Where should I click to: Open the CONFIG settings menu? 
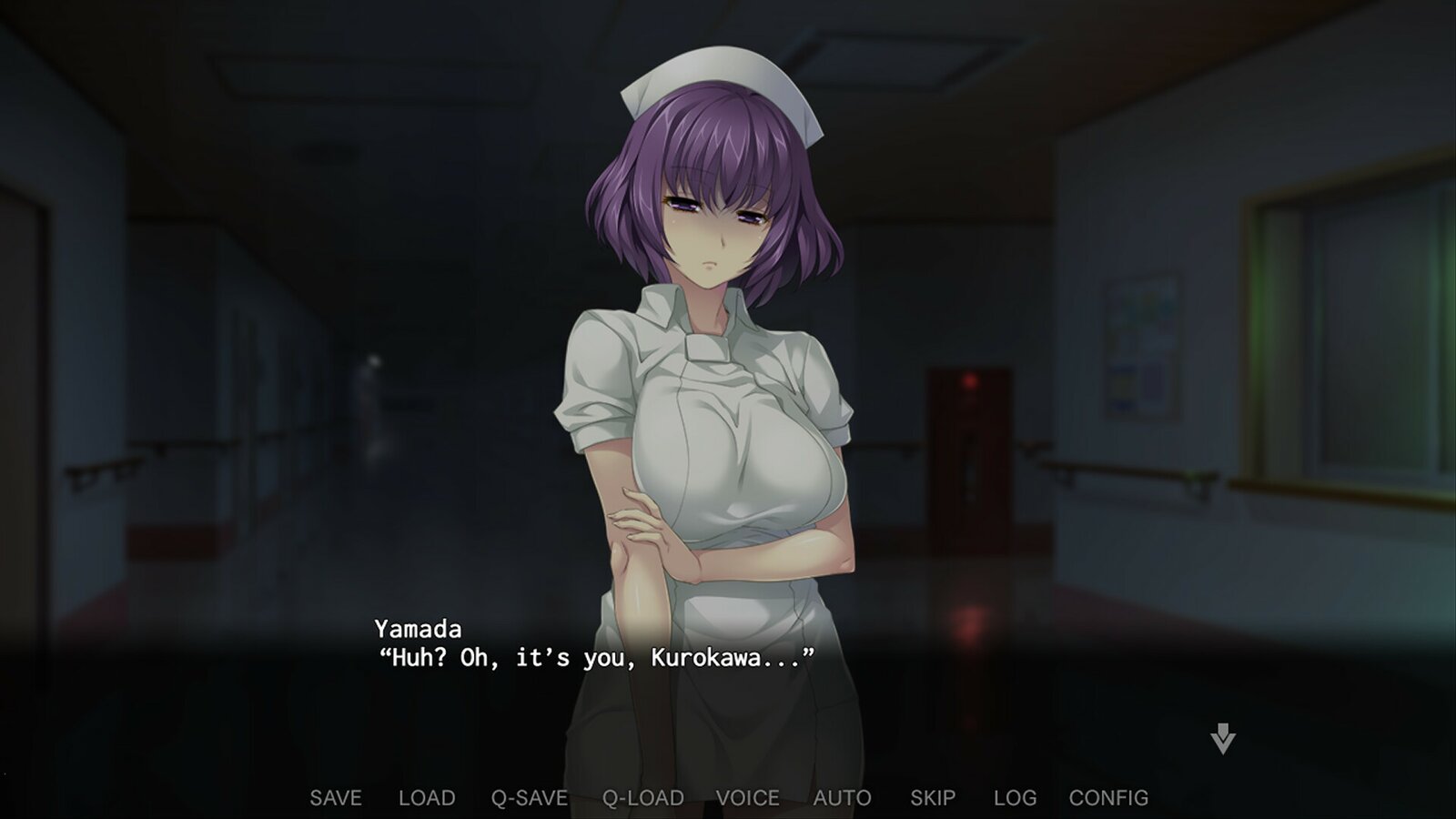point(1108,797)
